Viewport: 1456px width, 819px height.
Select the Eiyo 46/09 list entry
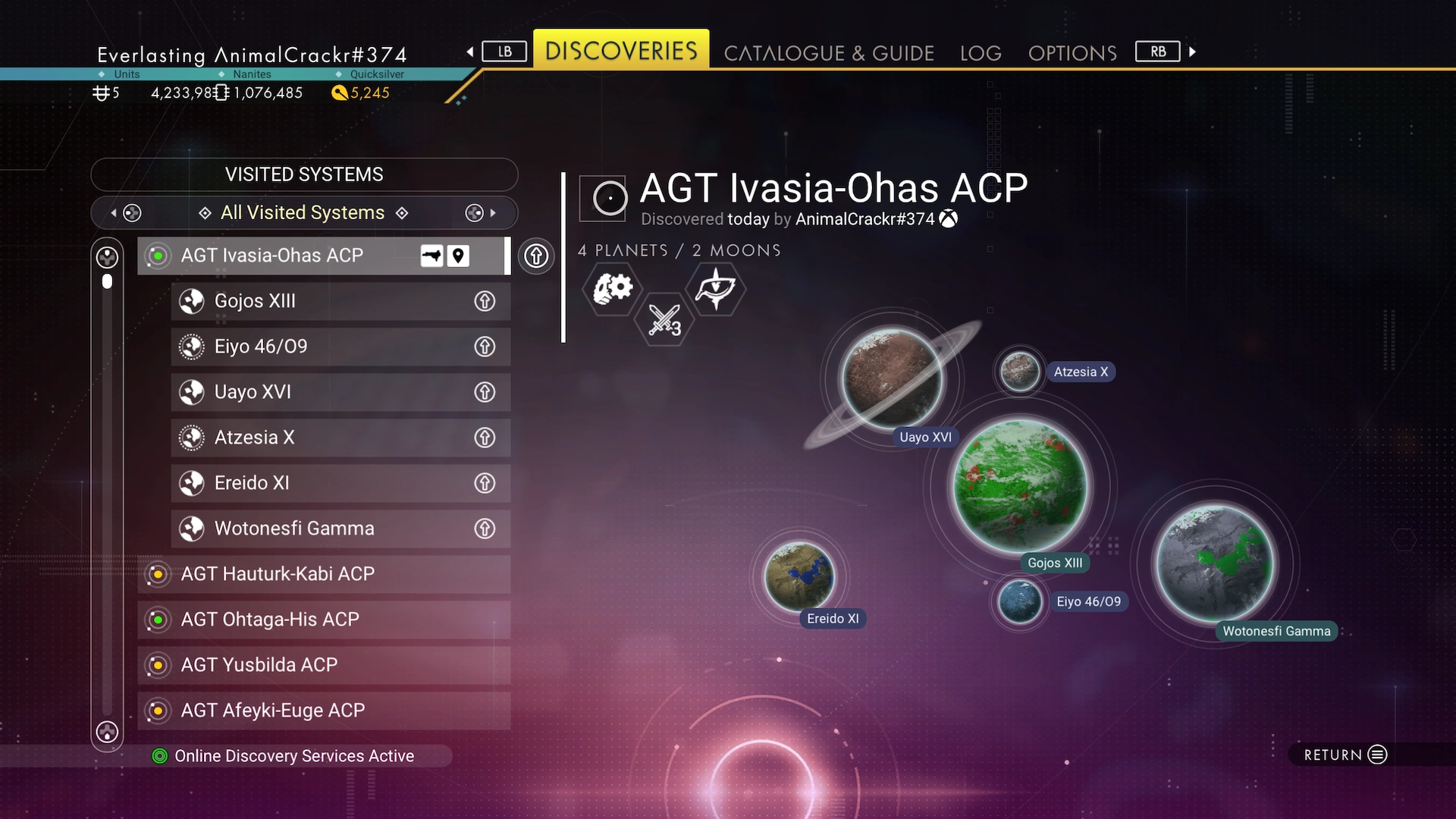point(318,347)
